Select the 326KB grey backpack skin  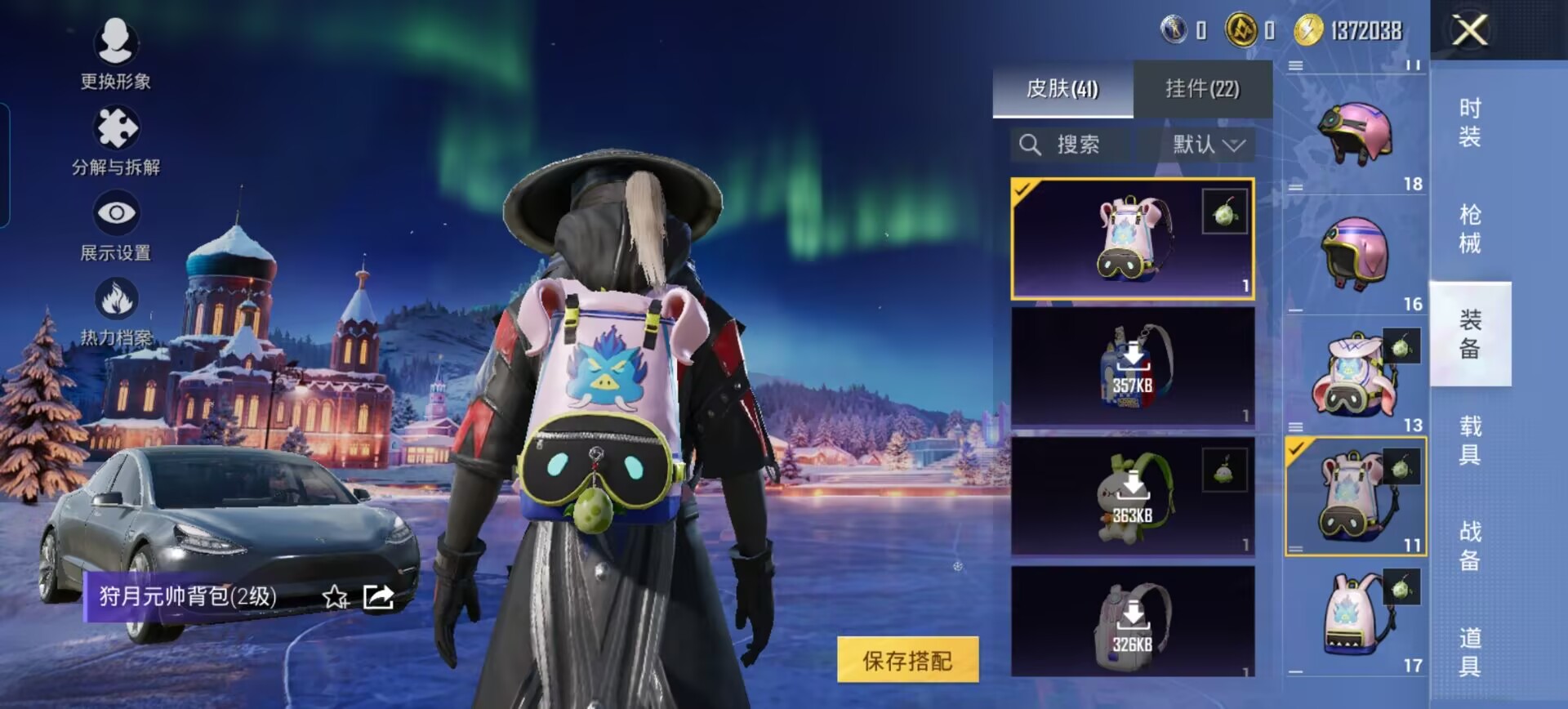1133,622
